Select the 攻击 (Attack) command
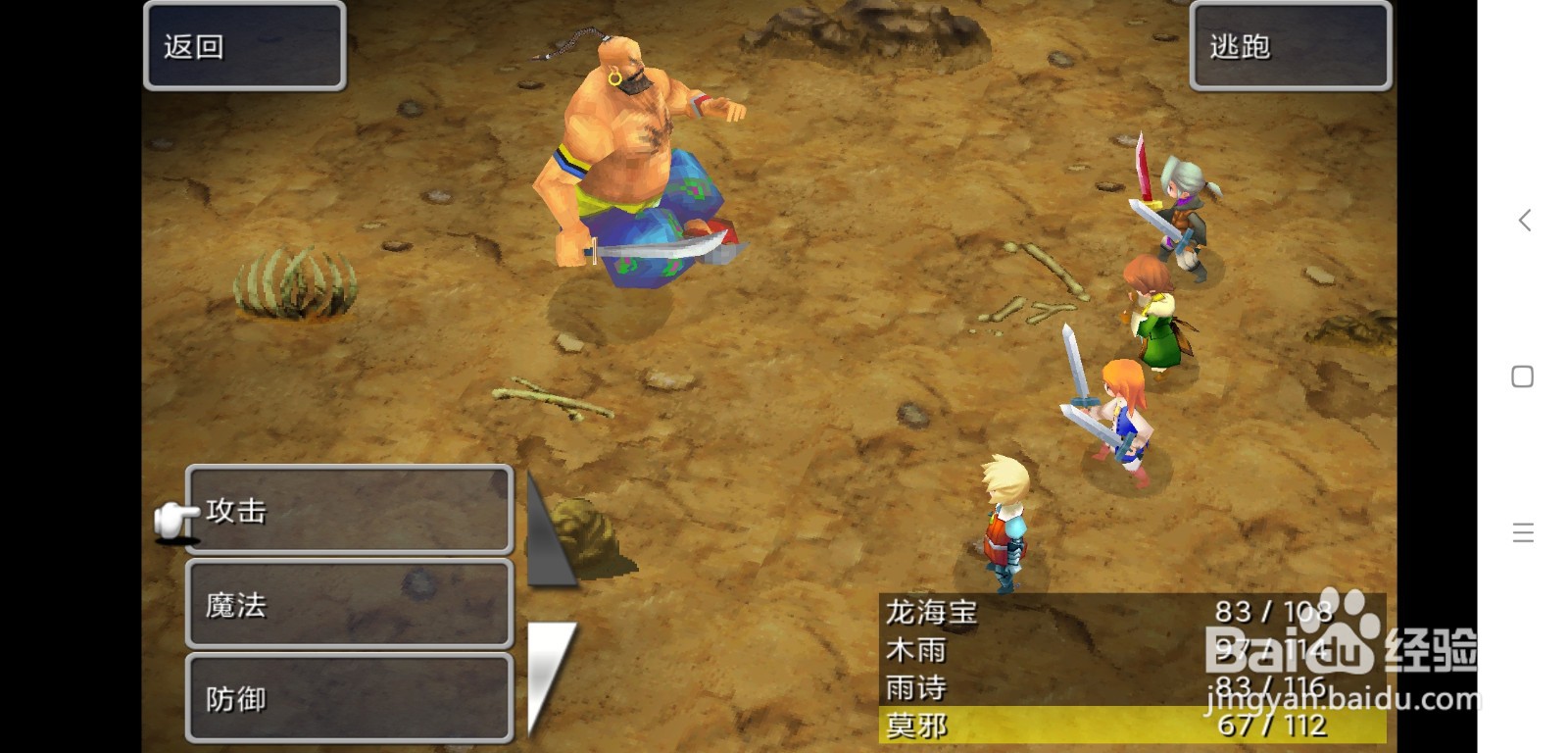 point(349,510)
